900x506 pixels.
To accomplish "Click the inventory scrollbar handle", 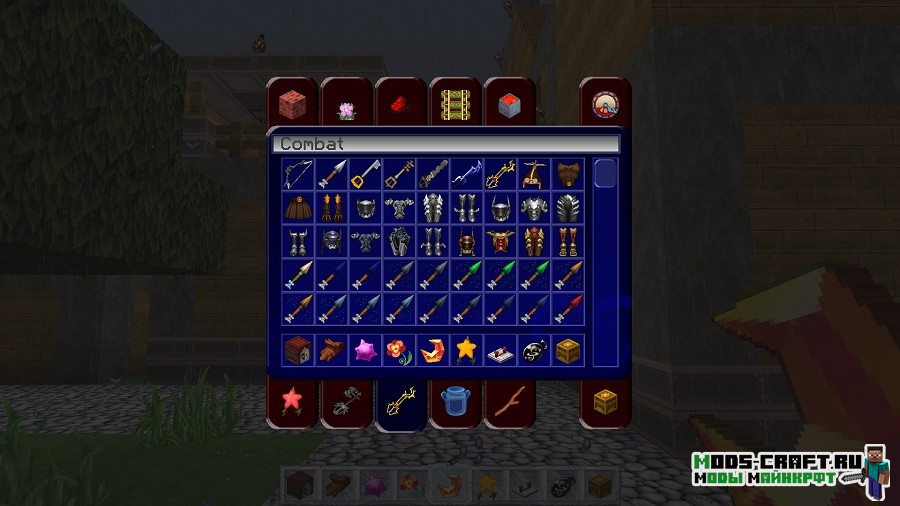I will [x=605, y=173].
